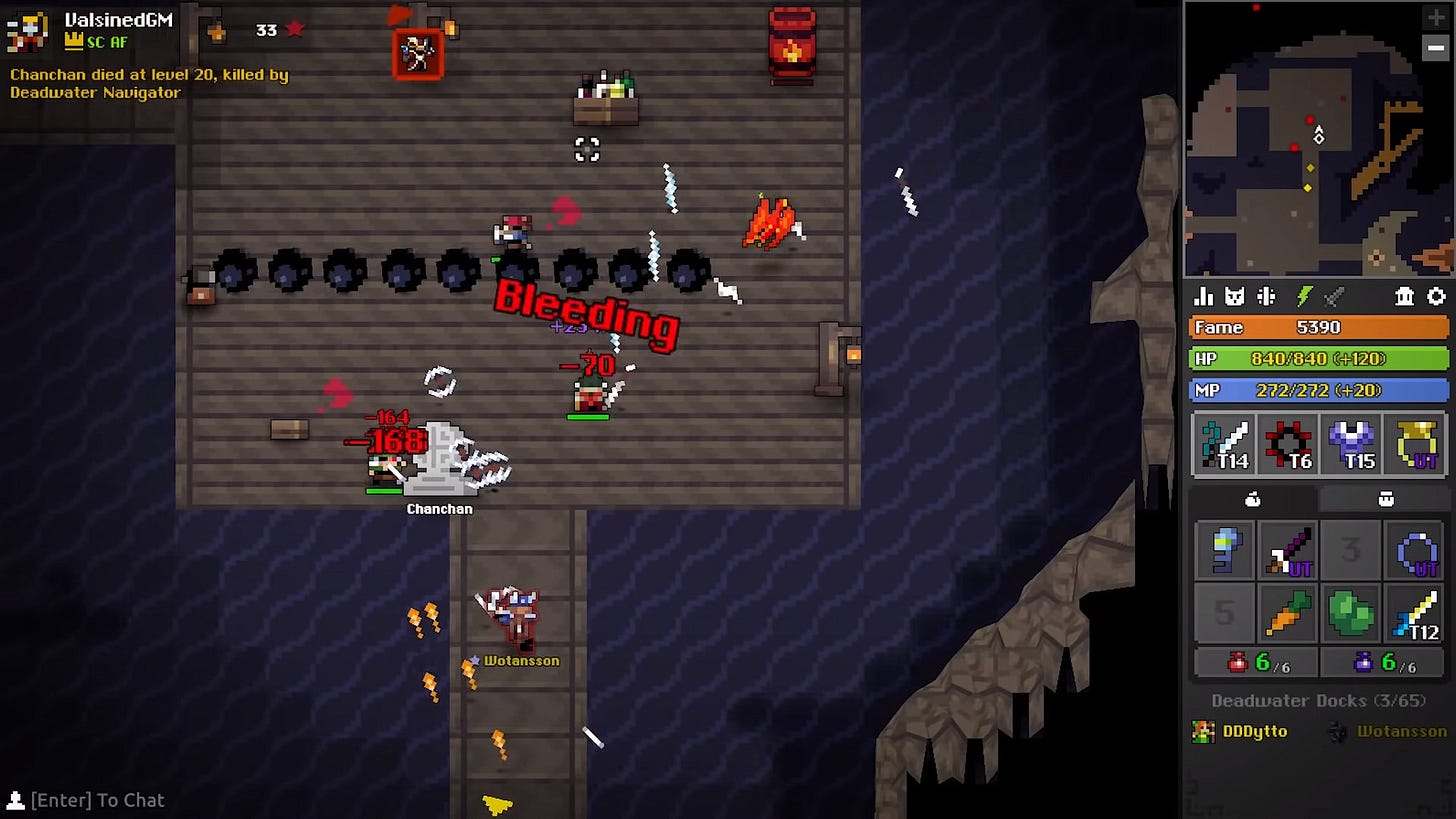This screenshot has height=819, width=1456.
Task: Switch to the main inventory tab
Action: point(1254,498)
